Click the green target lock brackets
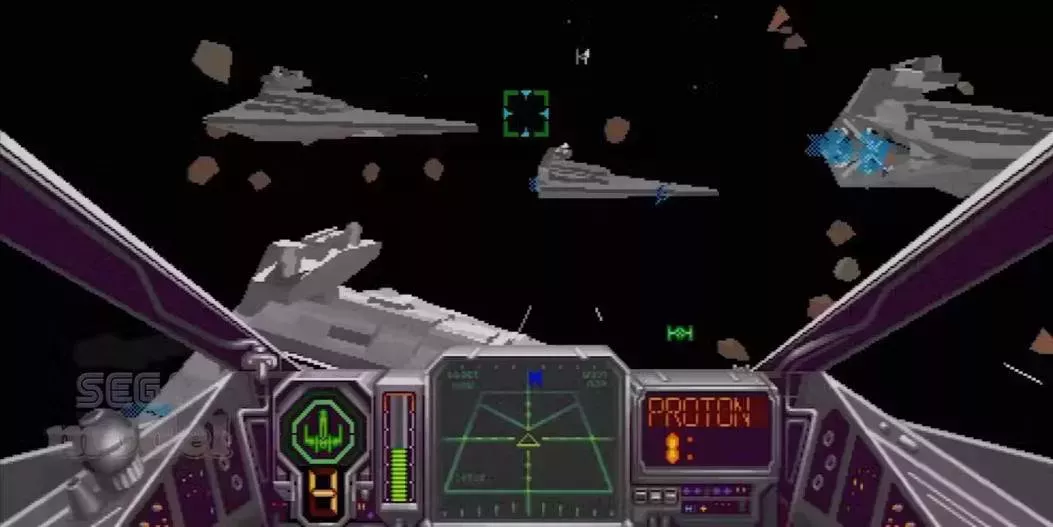Viewport: 1053px width, 527px height. [525, 113]
